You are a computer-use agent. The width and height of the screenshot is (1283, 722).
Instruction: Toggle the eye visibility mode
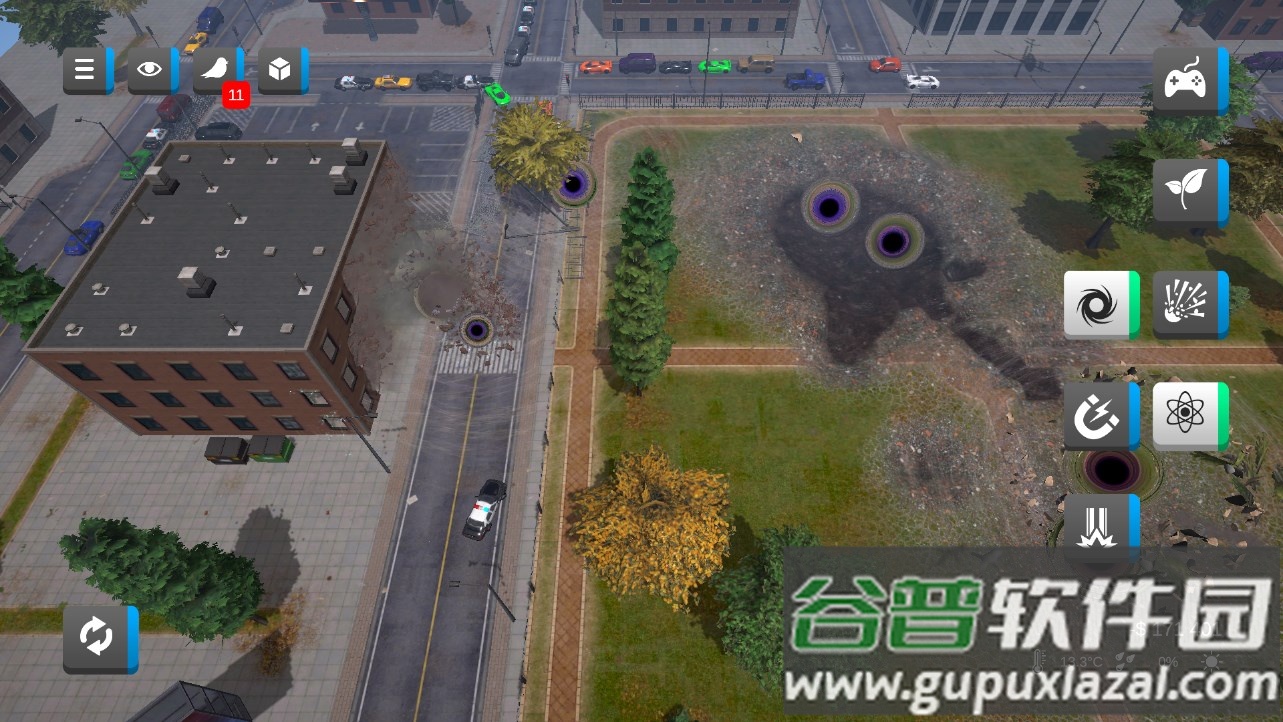point(149,68)
